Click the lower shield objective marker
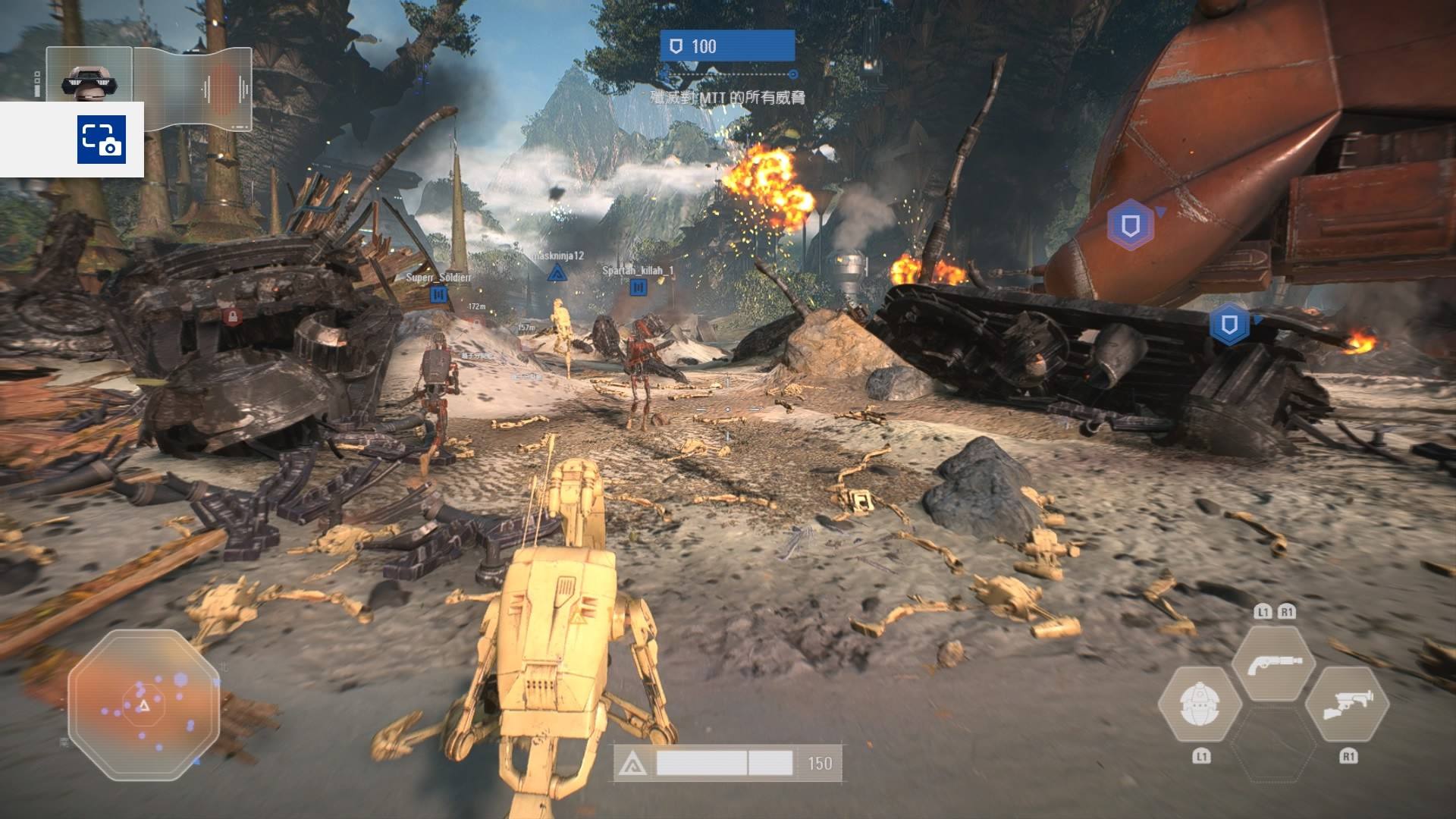1456x819 pixels. 1228,325
